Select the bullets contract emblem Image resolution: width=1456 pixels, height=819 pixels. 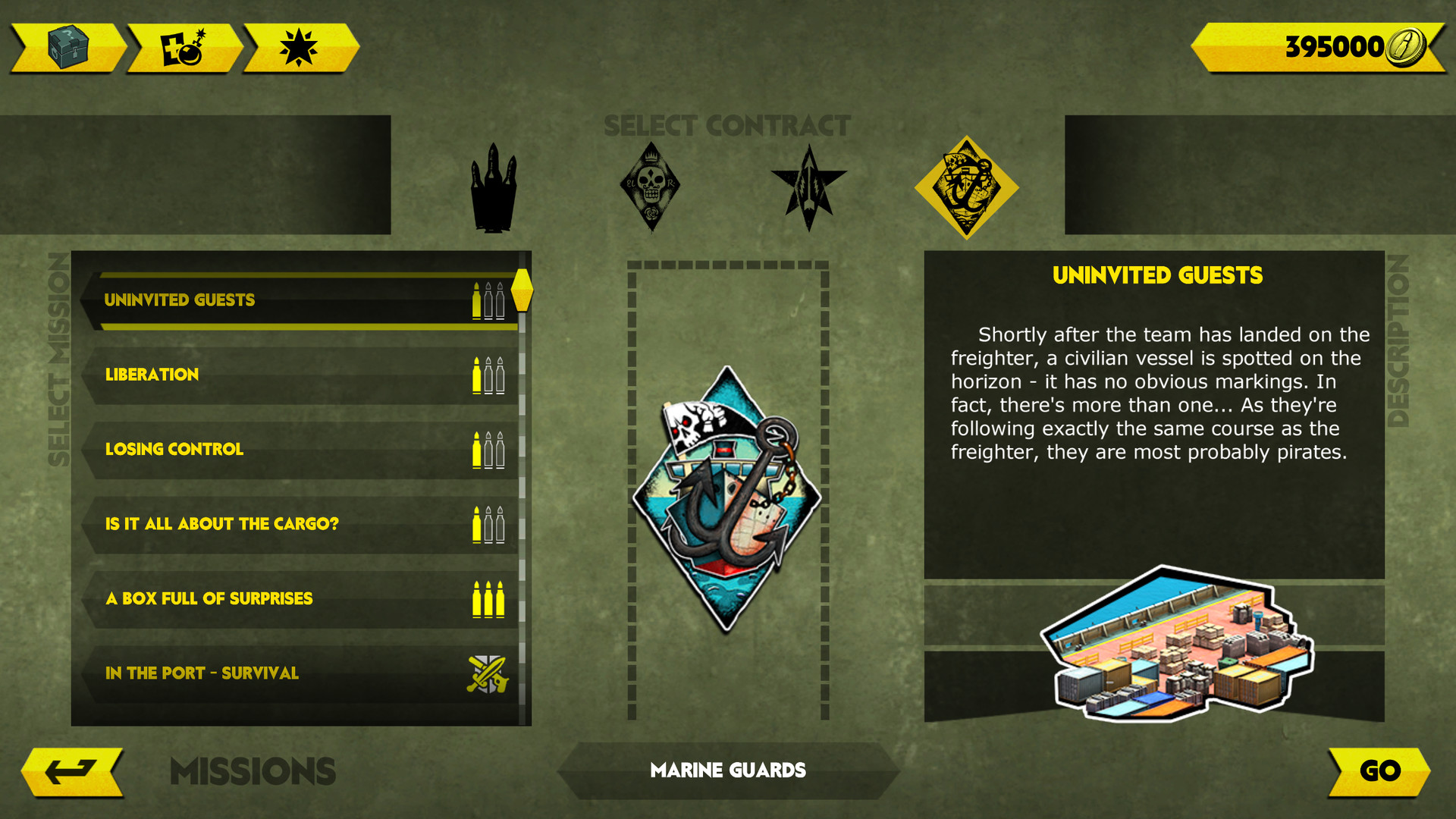click(493, 186)
